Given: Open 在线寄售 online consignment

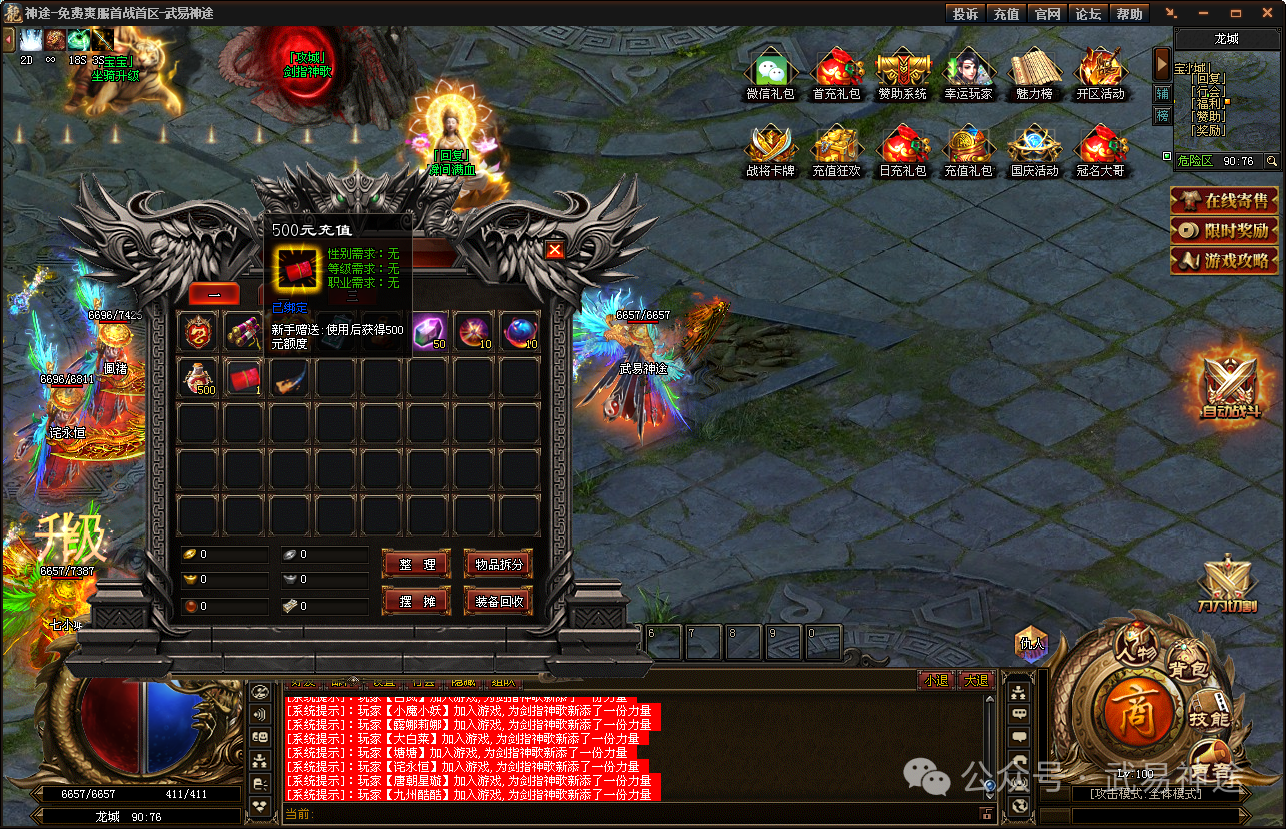Looking at the screenshot, I should tap(1225, 201).
